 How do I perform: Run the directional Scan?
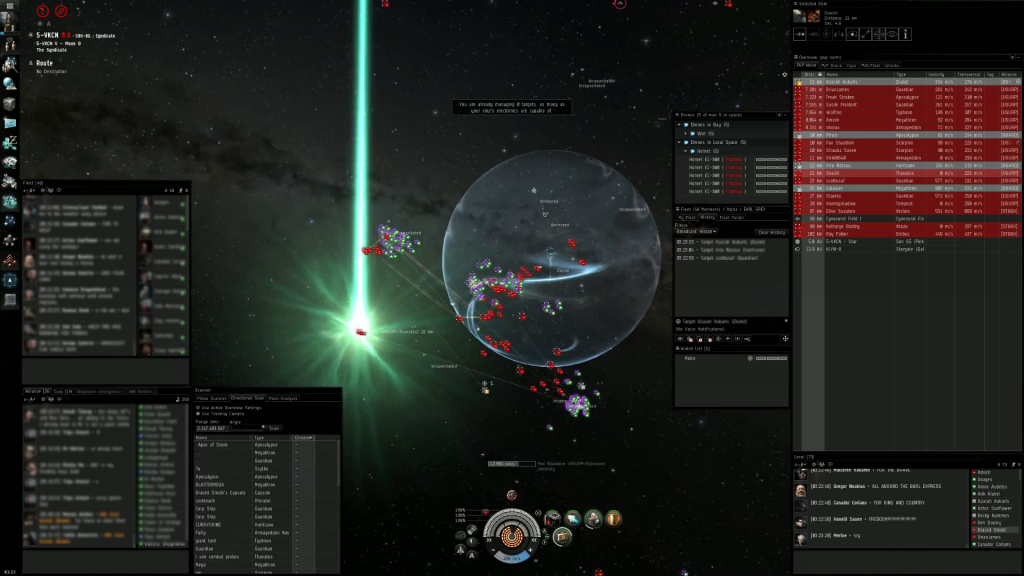pos(273,428)
